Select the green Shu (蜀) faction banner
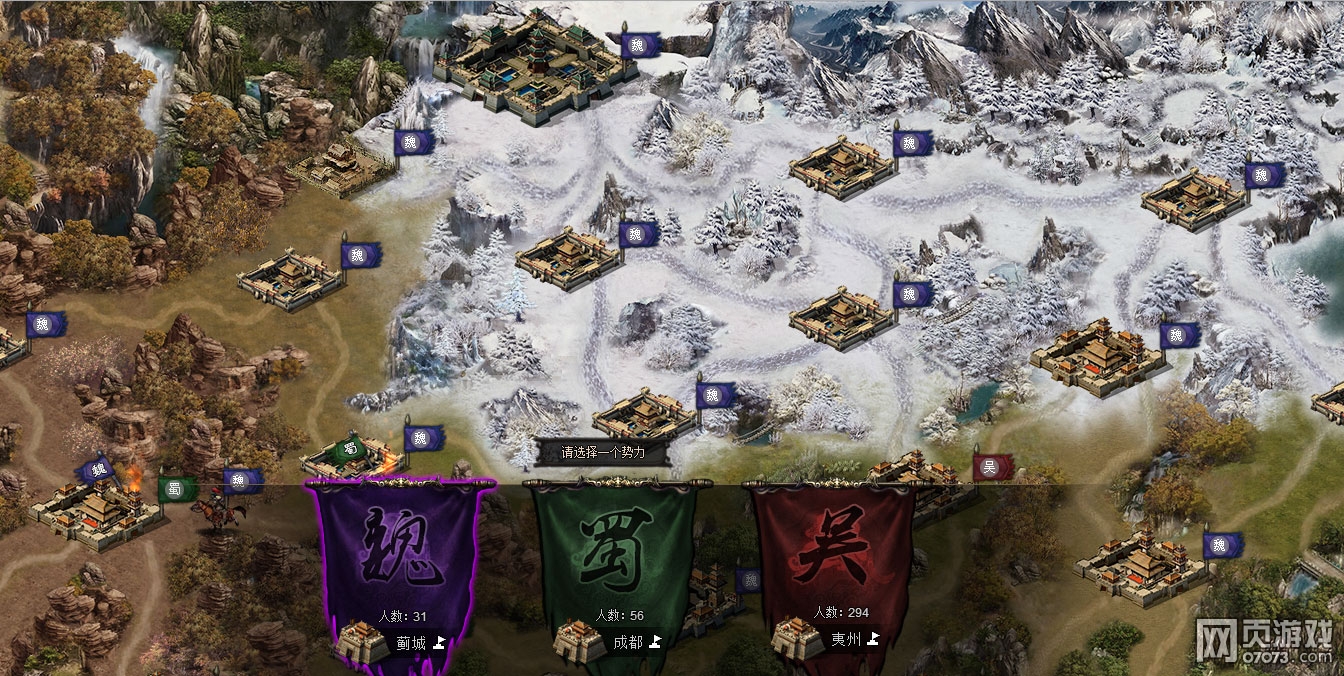Image resolution: width=1344 pixels, height=676 pixels. tap(616, 548)
